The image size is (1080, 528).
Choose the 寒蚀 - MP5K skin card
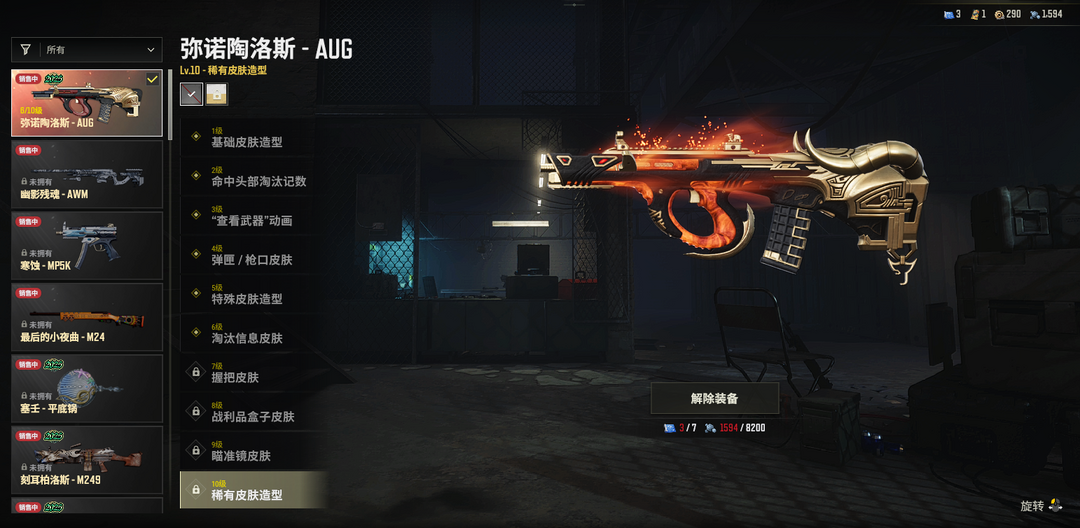[87, 245]
